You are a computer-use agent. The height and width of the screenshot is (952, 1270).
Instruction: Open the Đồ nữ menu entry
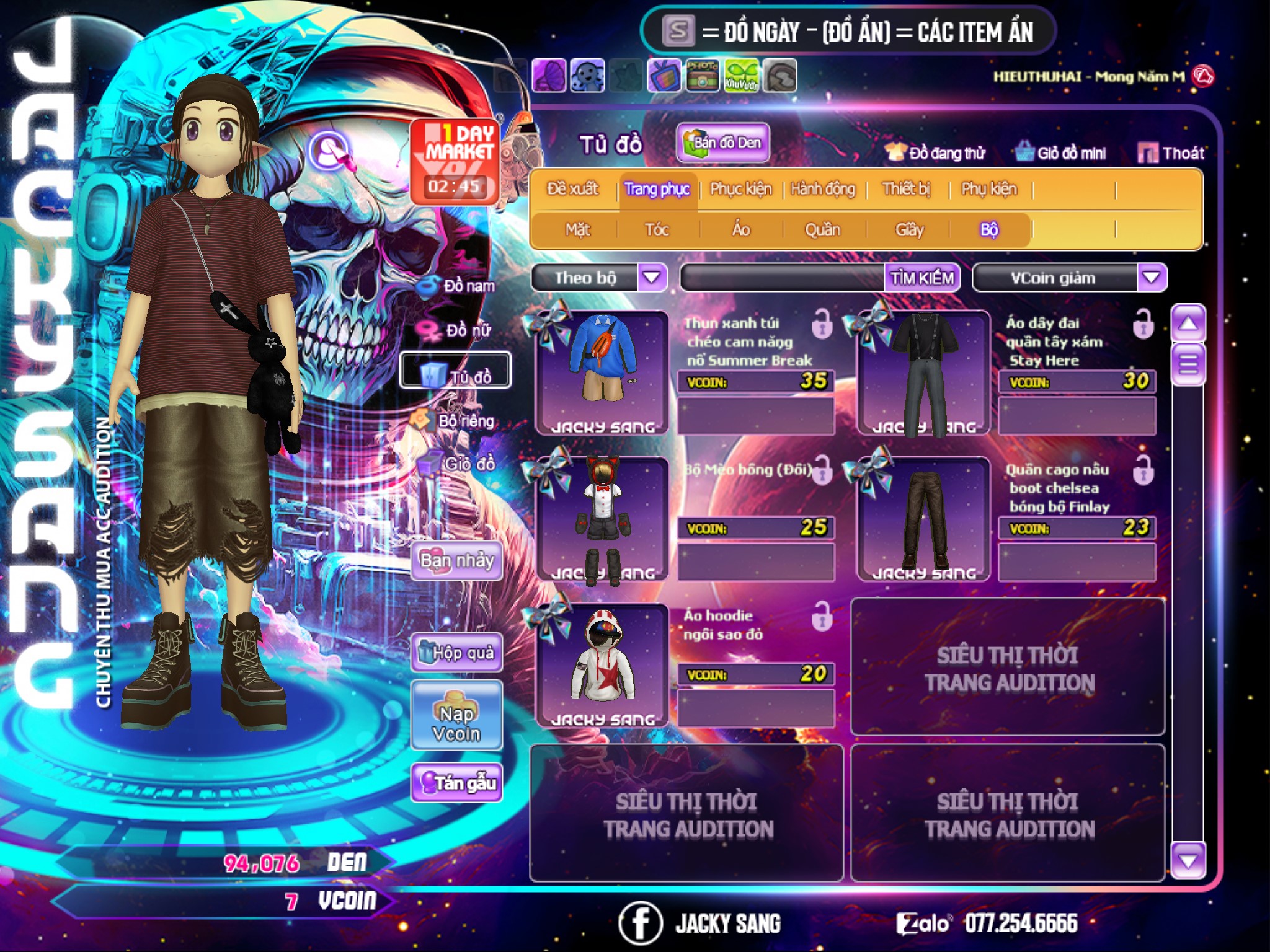(459, 330)
